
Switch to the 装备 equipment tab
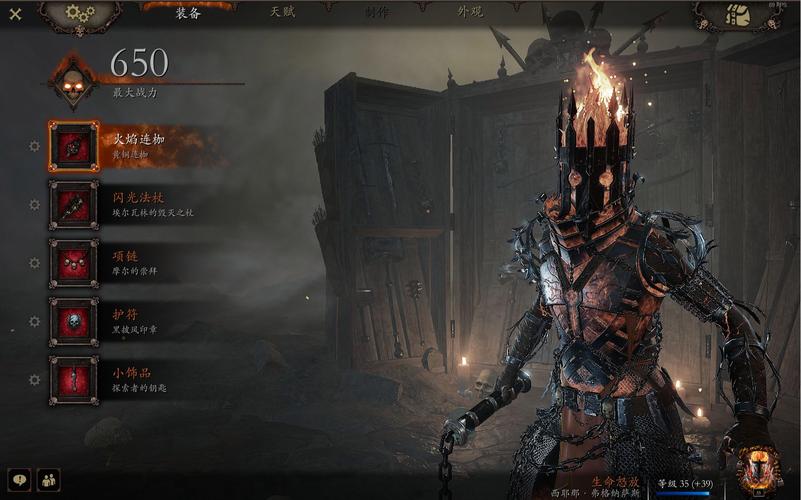188,13
